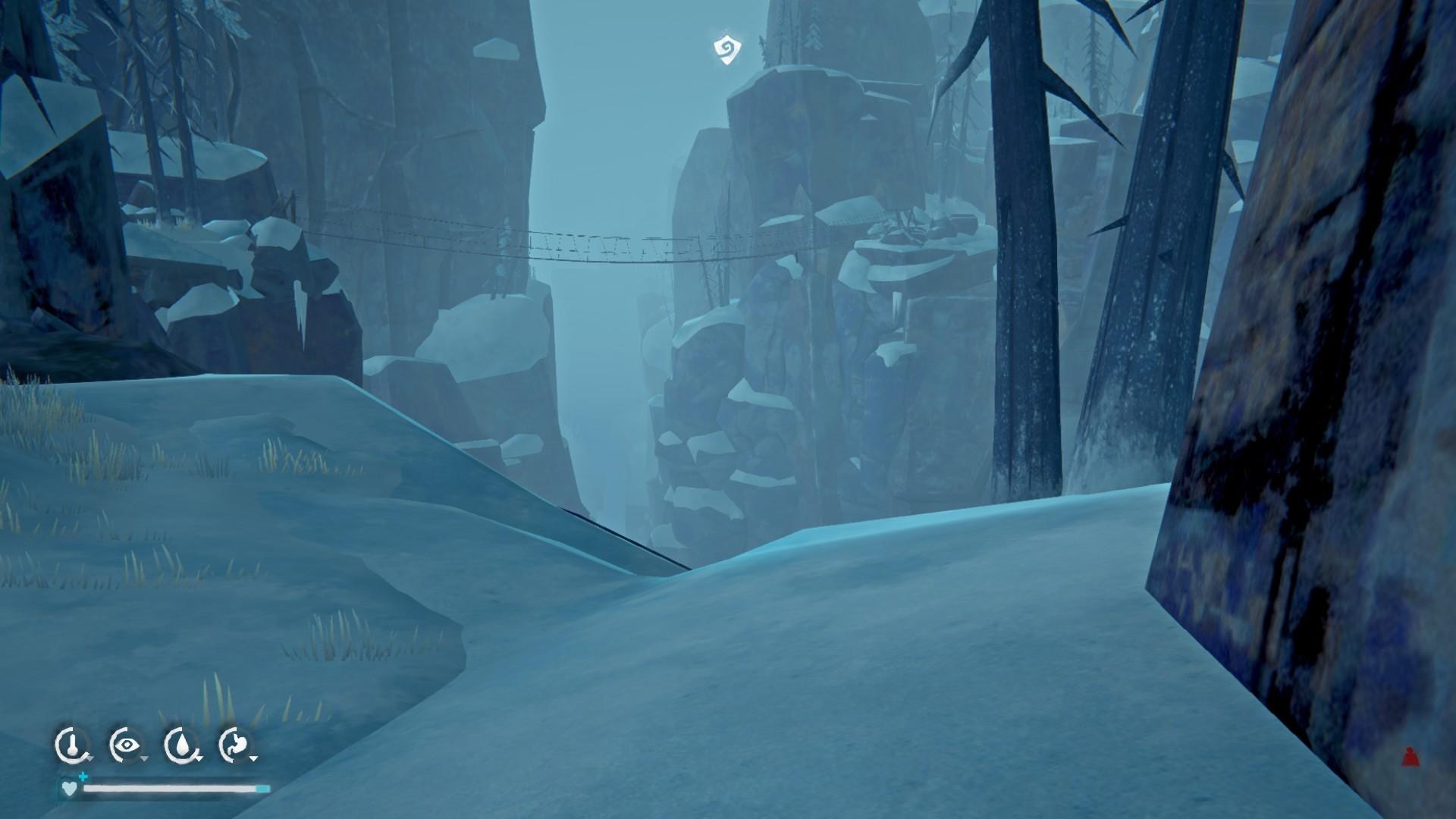Click the blue plus above the condition bar
Image resolution: width=1456 pixels, height=819 pixels.
point(83,777)
